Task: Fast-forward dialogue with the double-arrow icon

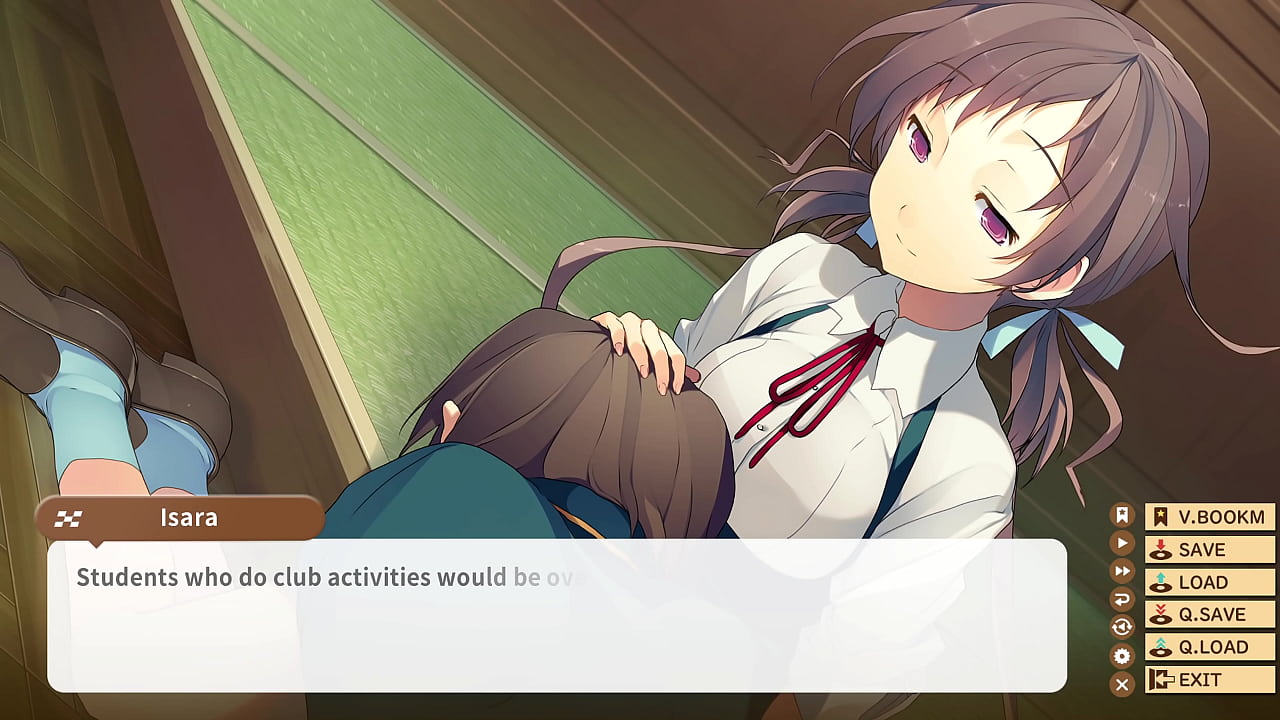Action: coord(1123,571)
